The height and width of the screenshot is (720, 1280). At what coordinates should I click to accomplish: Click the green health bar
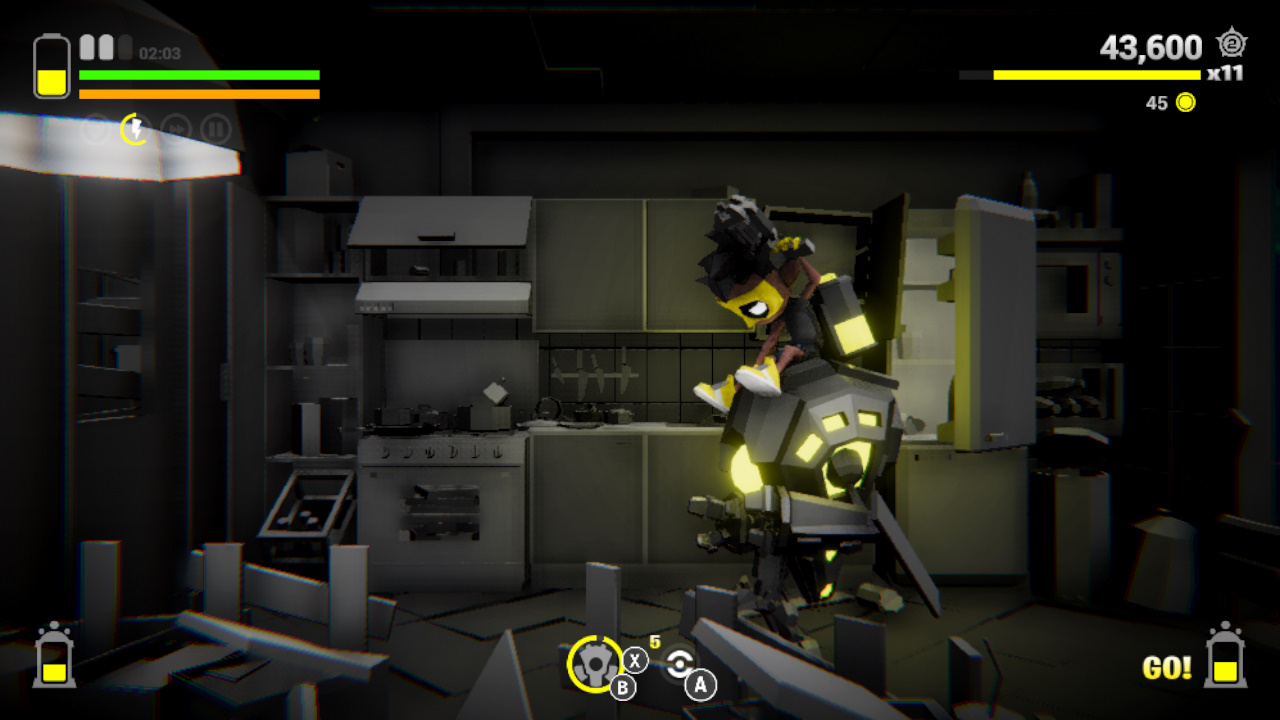pyautogui.click(x=200, y=75)
